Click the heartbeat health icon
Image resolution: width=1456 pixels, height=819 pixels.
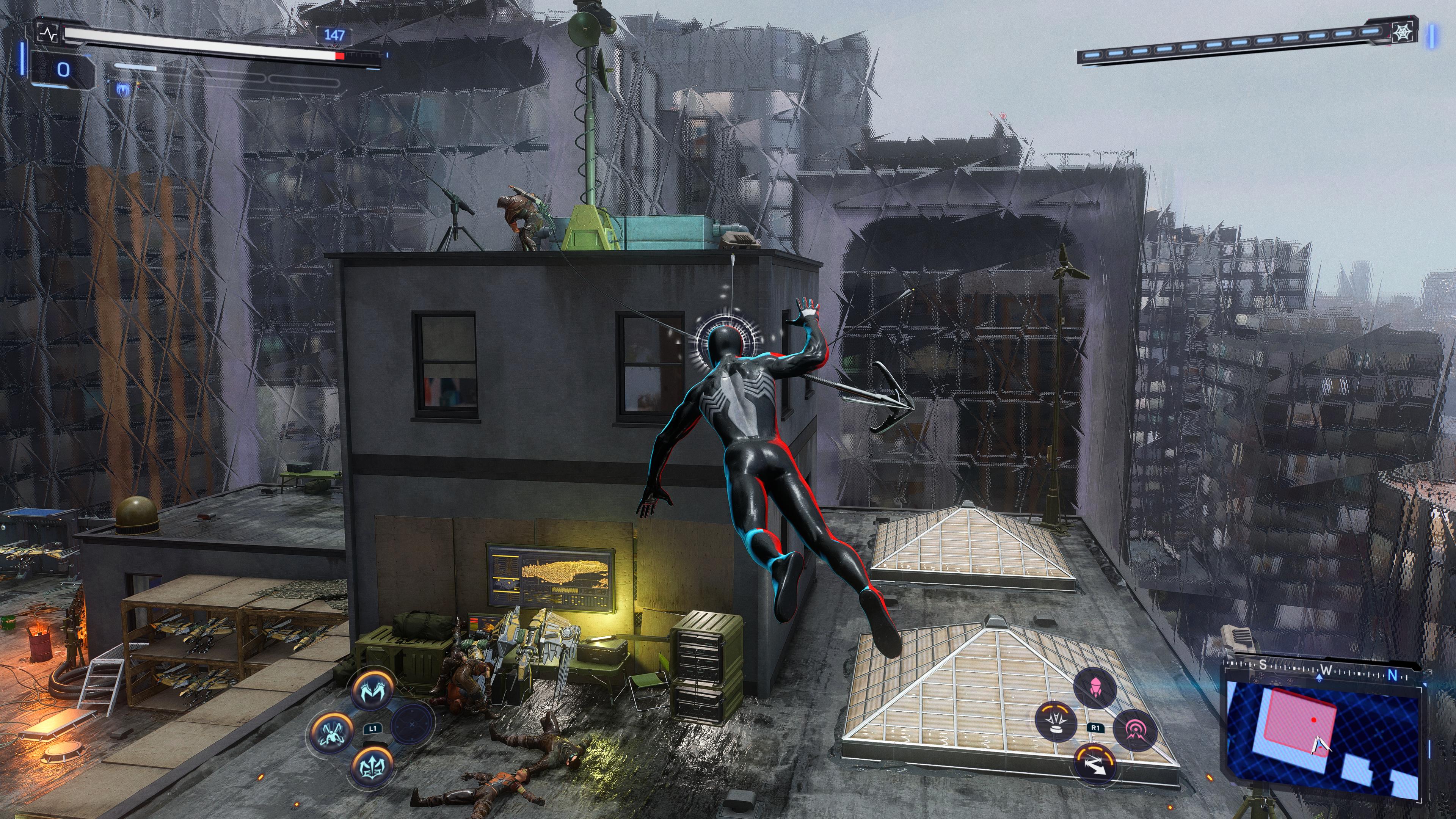pos(47,34)
